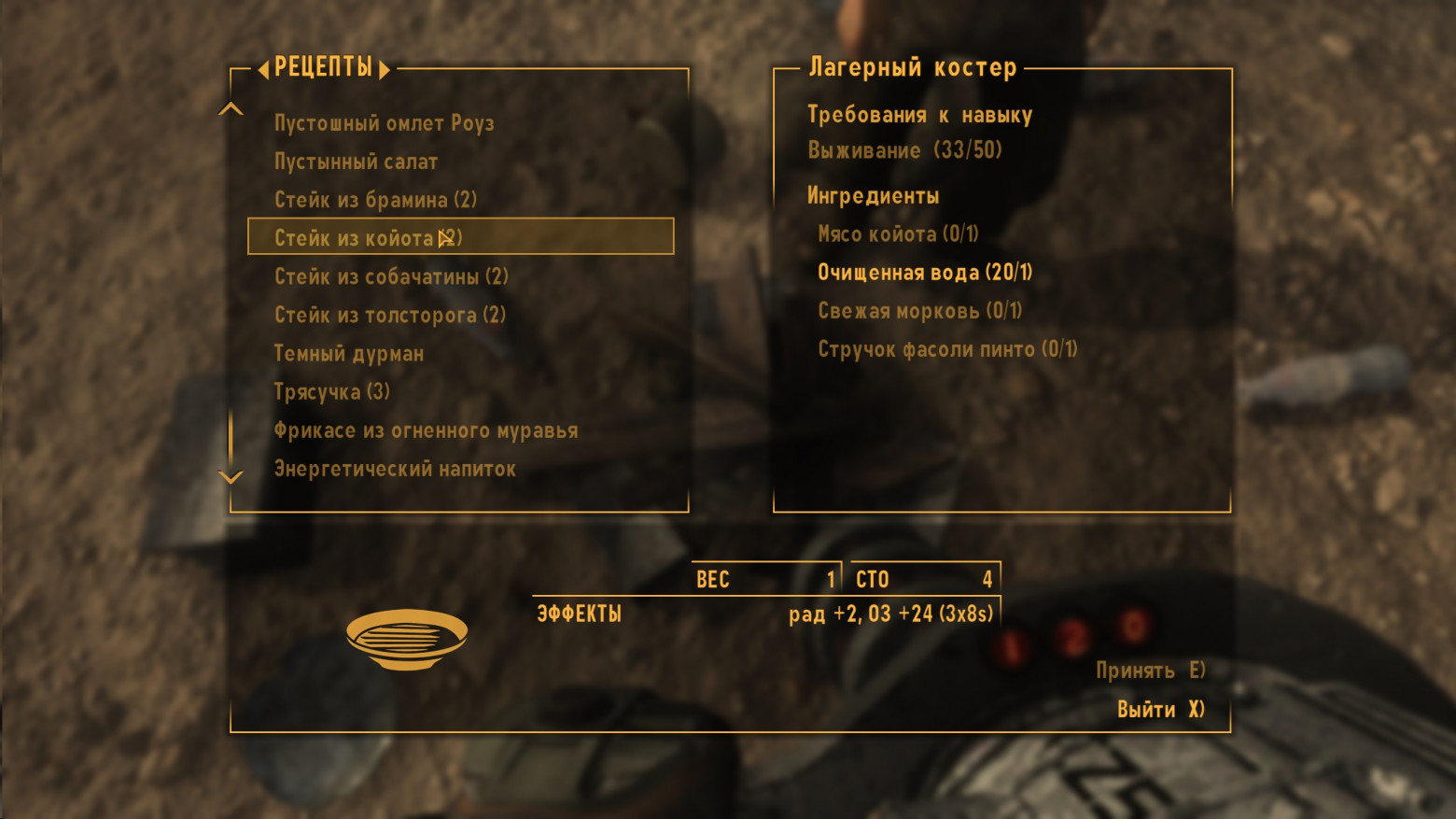Click the right arrow beside РЕЦЕПТЫ
The width and height of the screenshot is (1456, 819).
[383, 67]
